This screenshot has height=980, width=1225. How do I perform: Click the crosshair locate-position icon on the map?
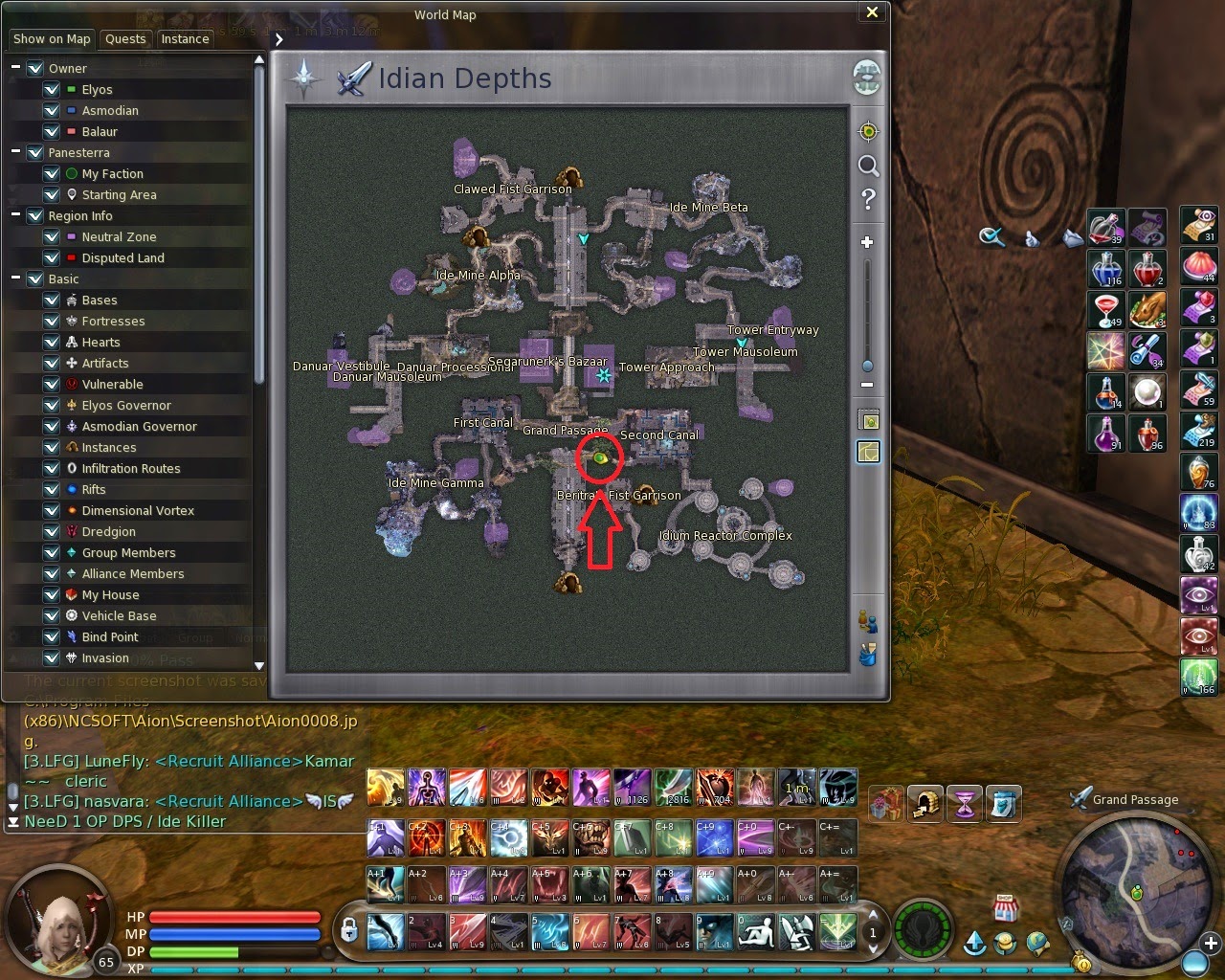tap(866, 129)
